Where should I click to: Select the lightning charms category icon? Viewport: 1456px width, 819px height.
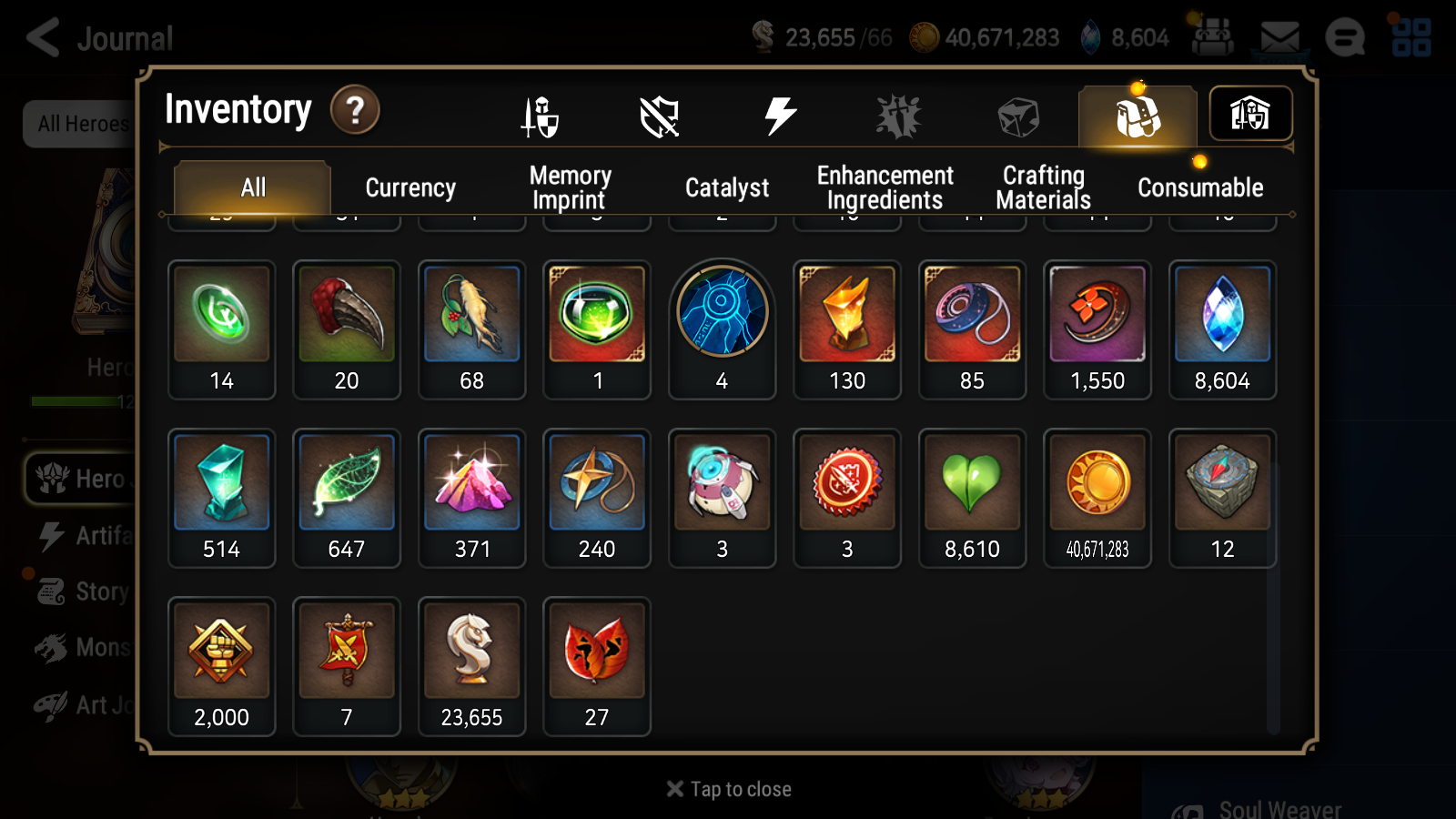pos(779,114)
